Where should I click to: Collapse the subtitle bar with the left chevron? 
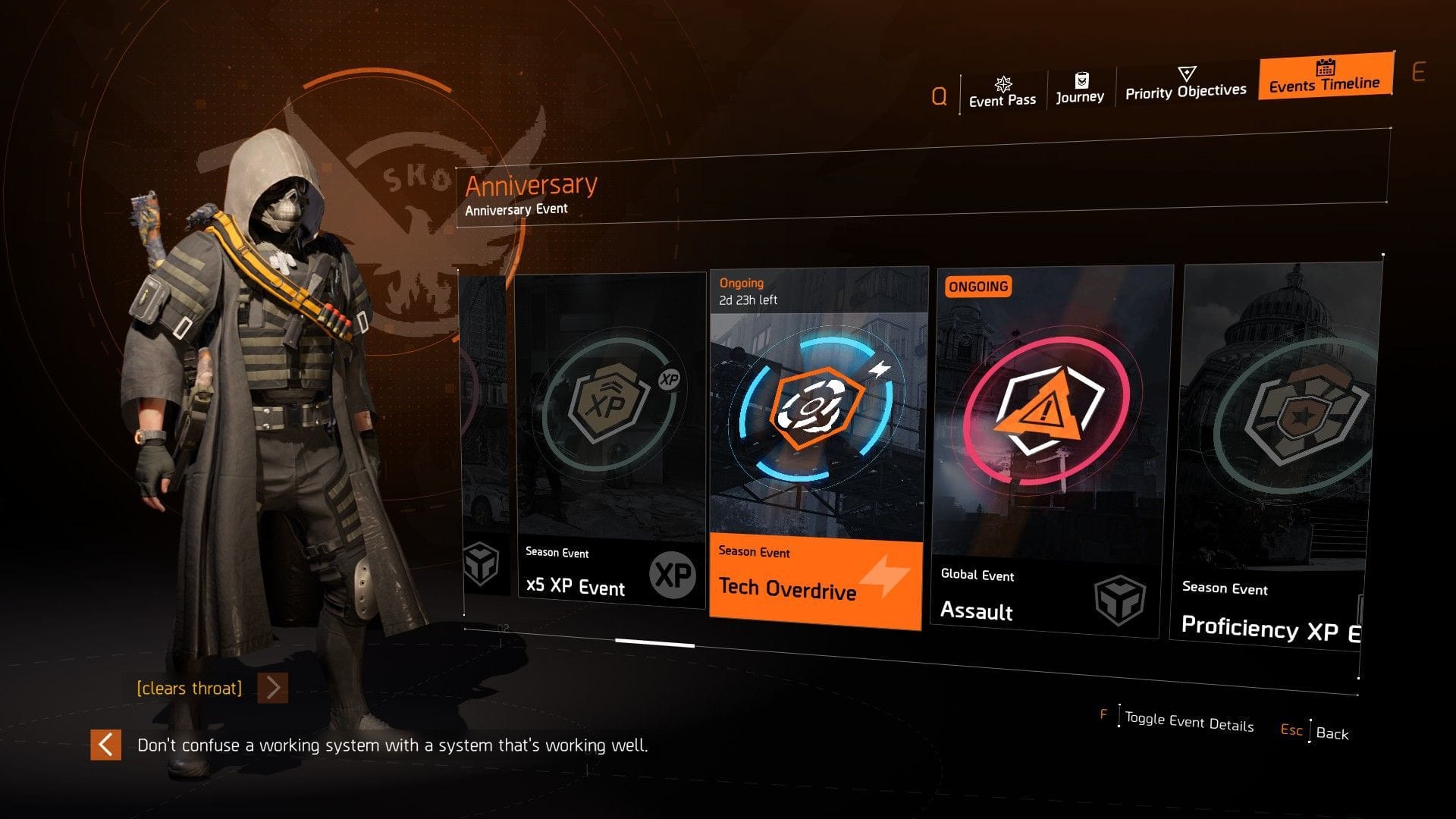pyautogui.click(x=106, y=745)
